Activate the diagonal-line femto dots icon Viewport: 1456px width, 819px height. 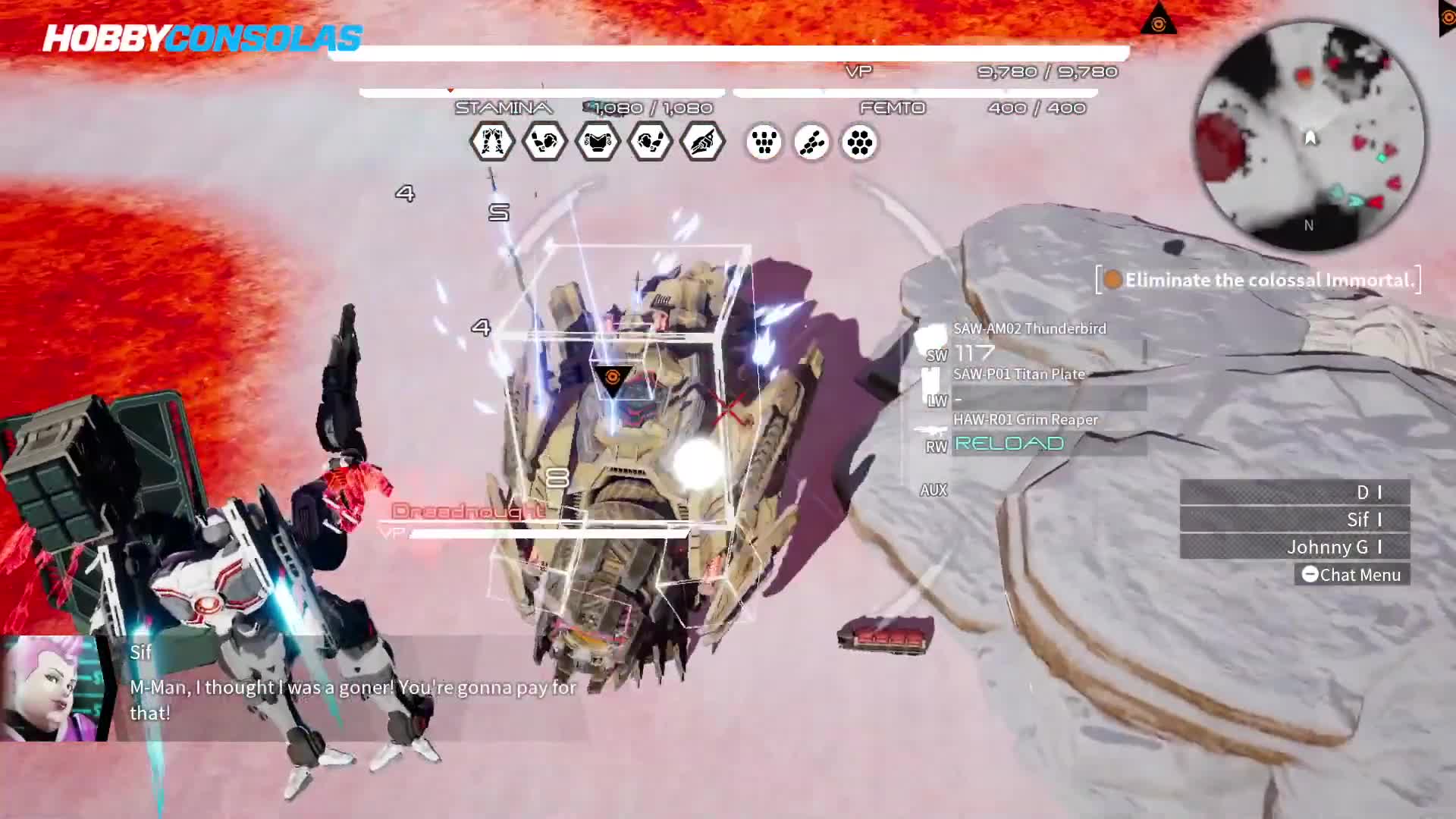[811, 143]
